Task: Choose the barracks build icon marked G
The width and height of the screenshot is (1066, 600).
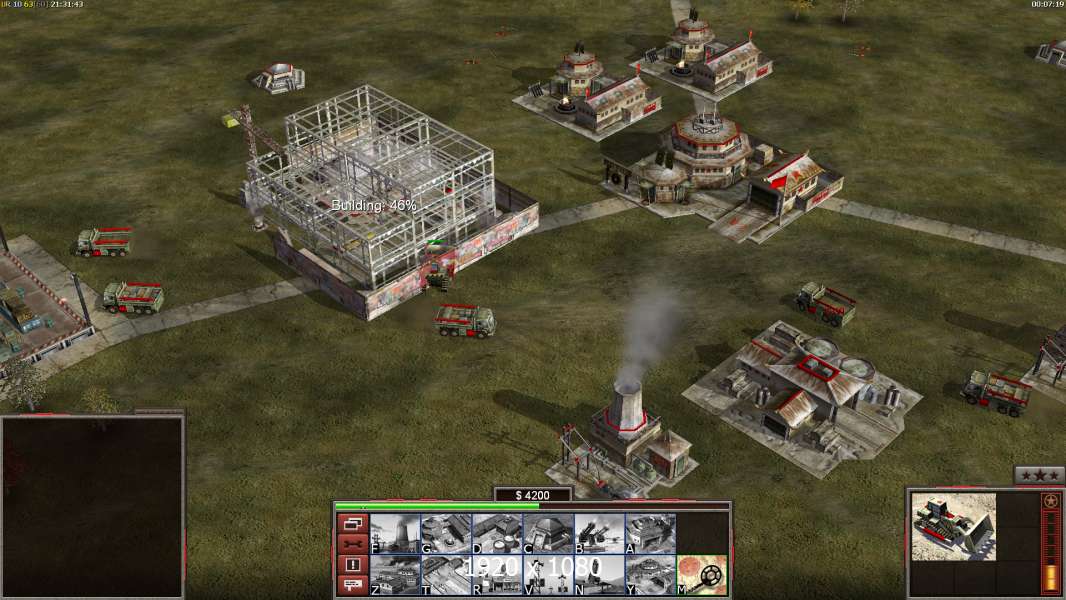Action: tap(446, 534)
